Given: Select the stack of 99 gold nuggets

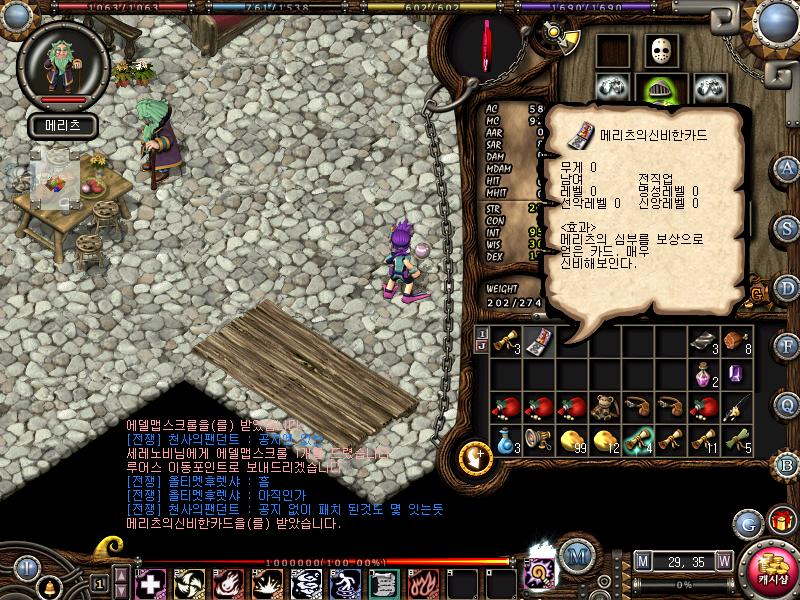Looking at the screenshot, I should click(572, 439).
